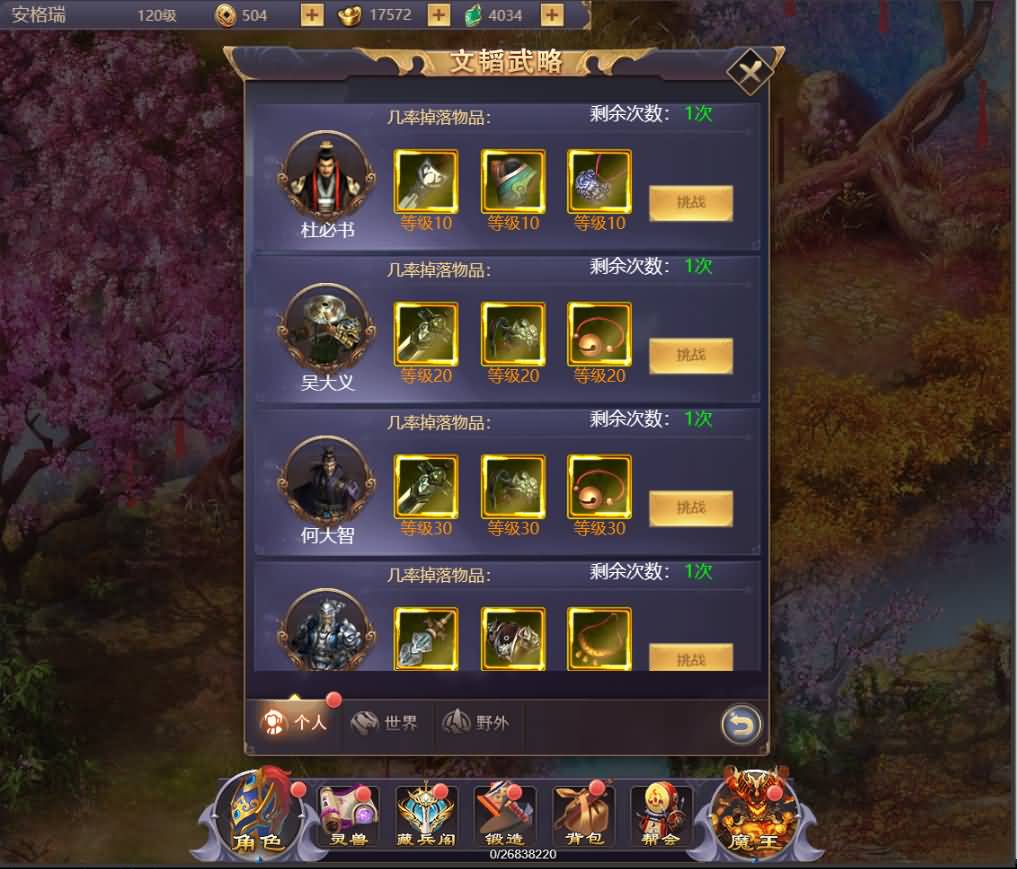Click the blue return arrow button
The width and height of the screenshot is (1017, 869).
click(741, 725)
